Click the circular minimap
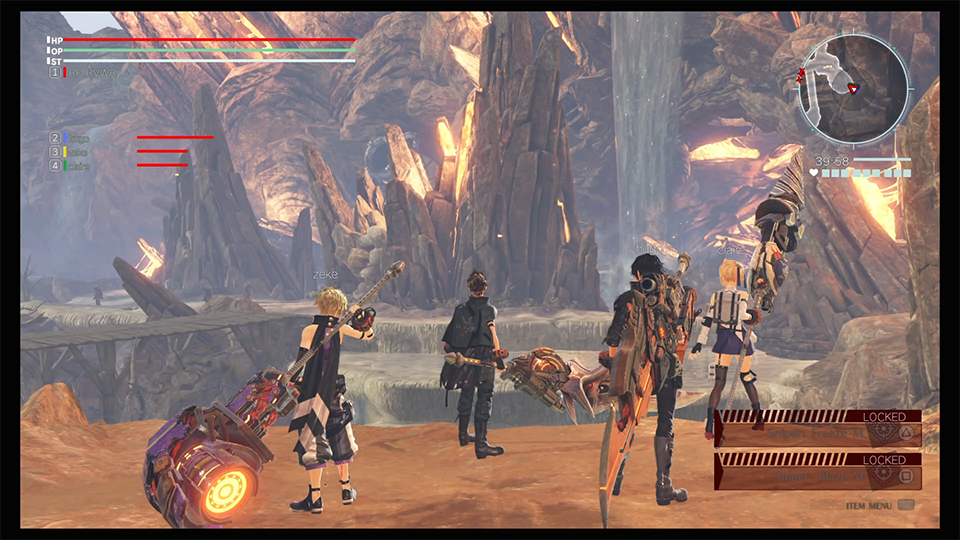Screen dimensions: 960x540 pos(853,89)
